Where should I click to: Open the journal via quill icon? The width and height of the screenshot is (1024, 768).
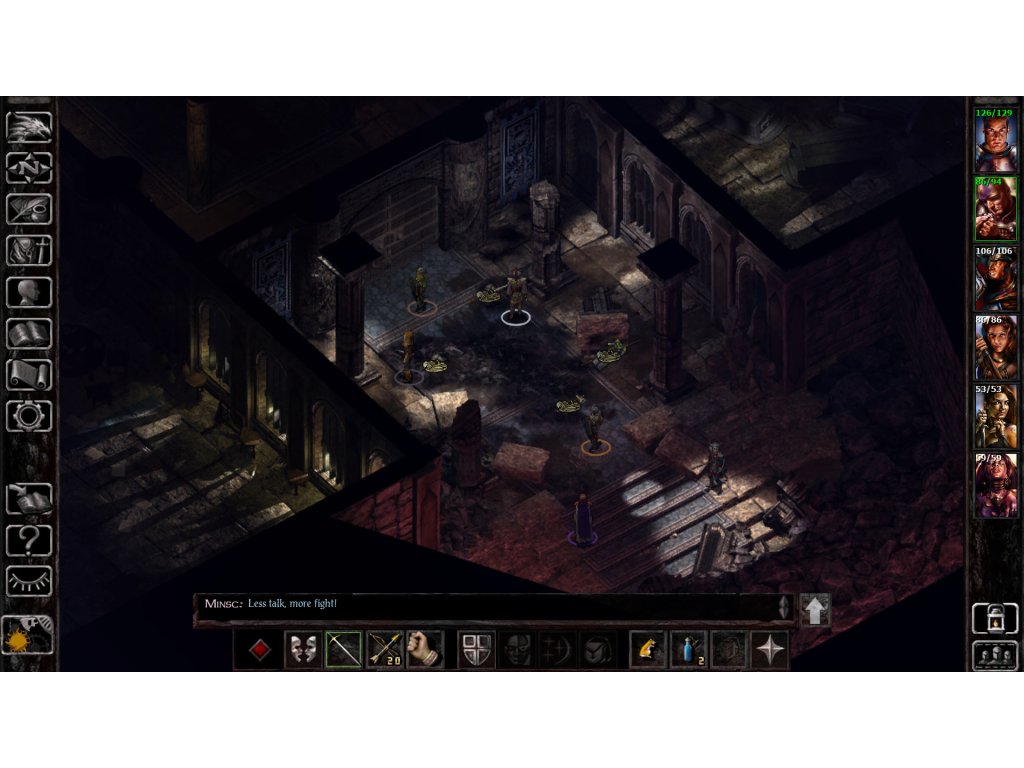click(29, 209)
